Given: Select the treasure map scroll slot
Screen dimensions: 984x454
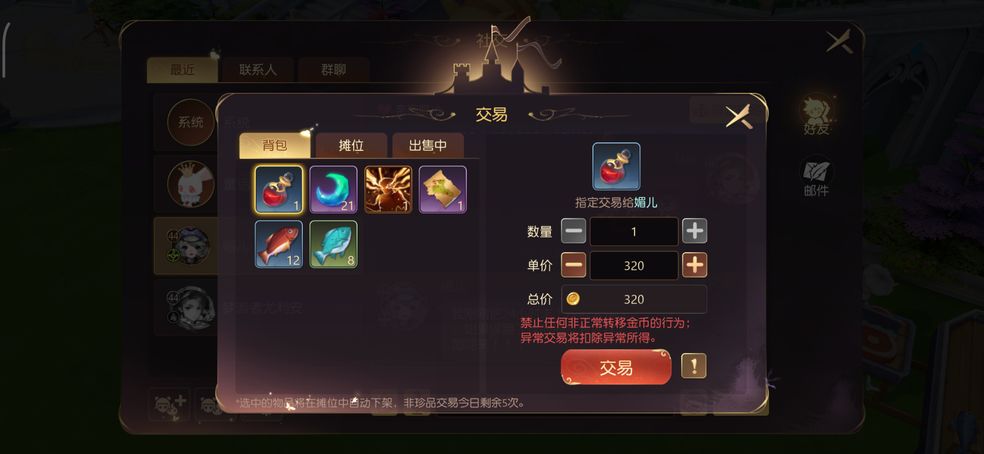Looking at the screenshot, I should tap(442, 190).
